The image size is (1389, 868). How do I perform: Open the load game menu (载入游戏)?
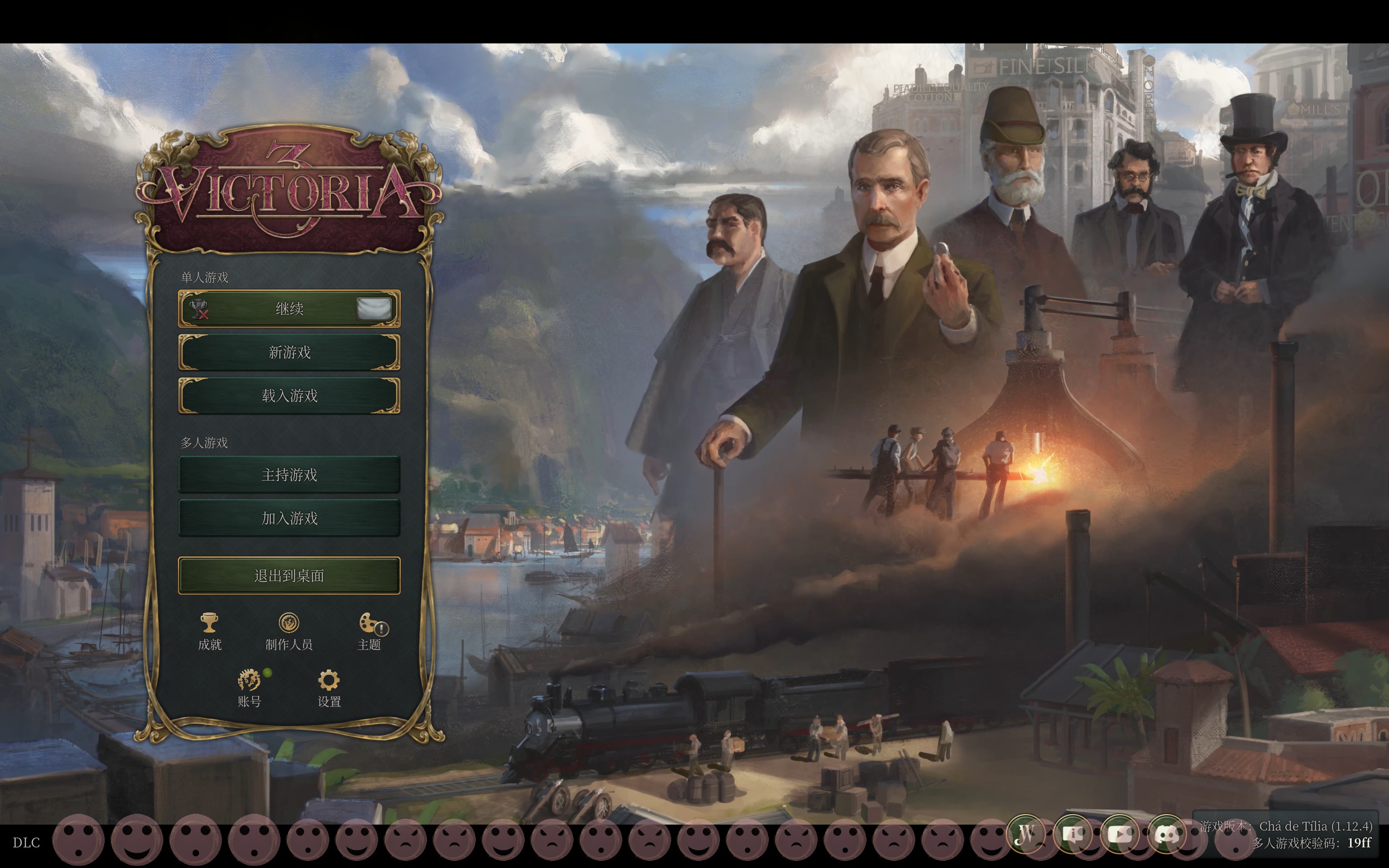tap(289, 395)
